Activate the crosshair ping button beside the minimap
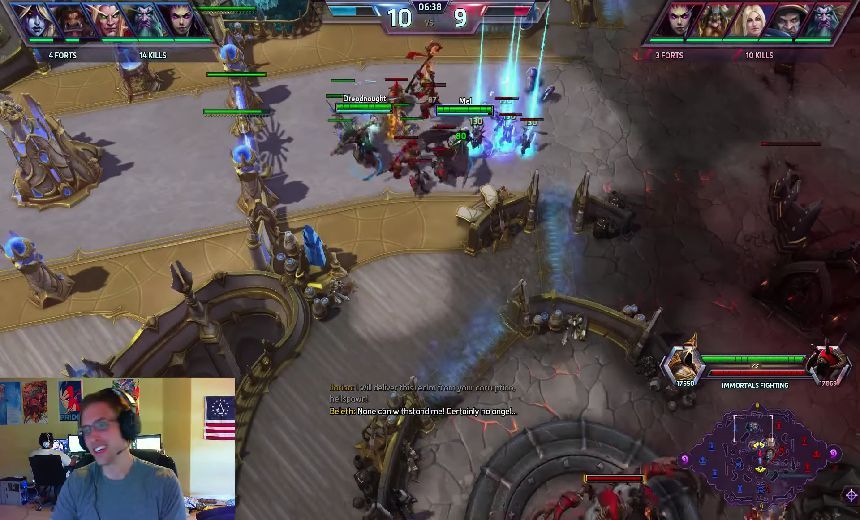This screenshot has width=860, height=520. [x=851, y=494]
